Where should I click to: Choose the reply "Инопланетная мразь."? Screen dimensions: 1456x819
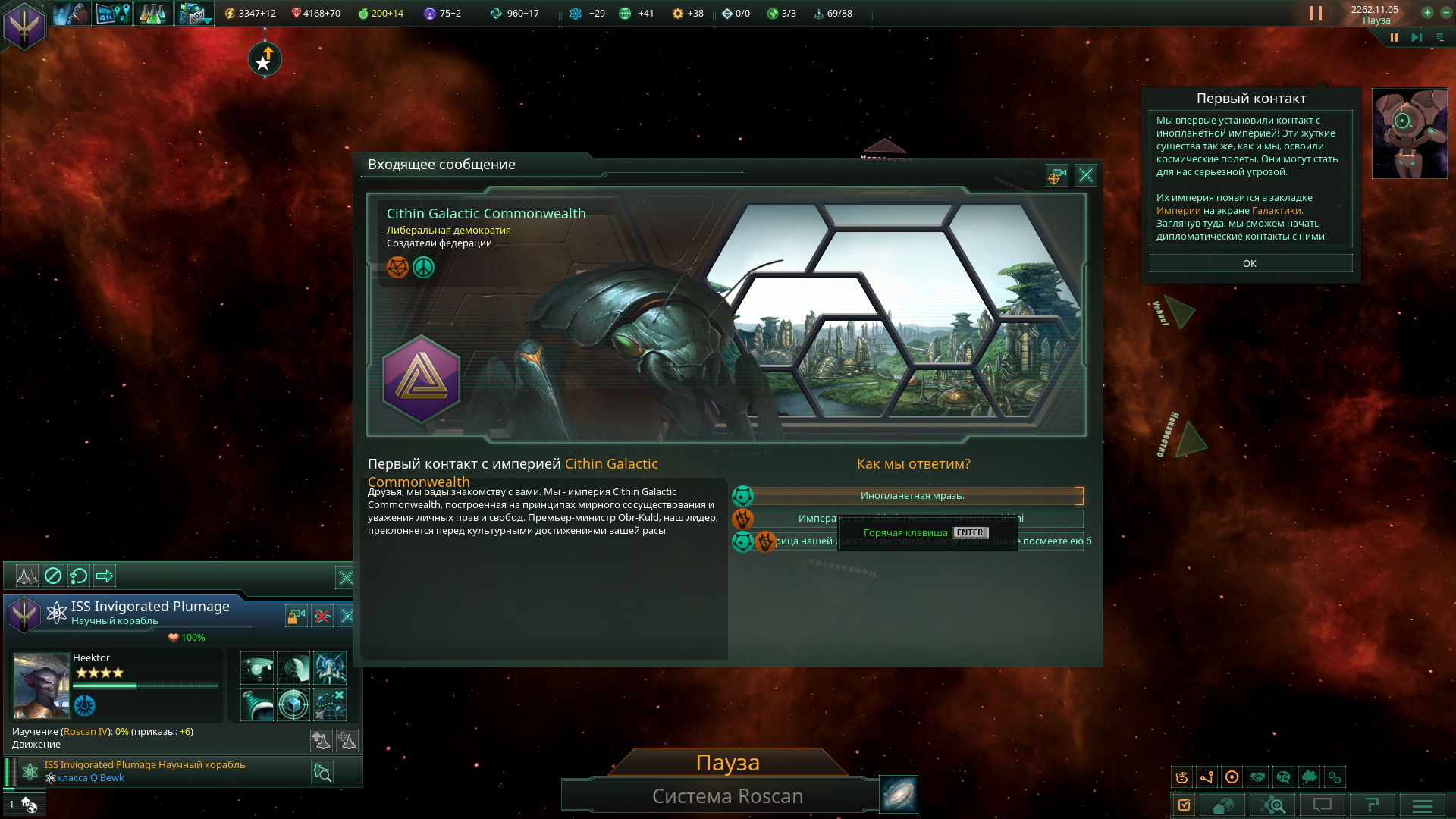912,496
